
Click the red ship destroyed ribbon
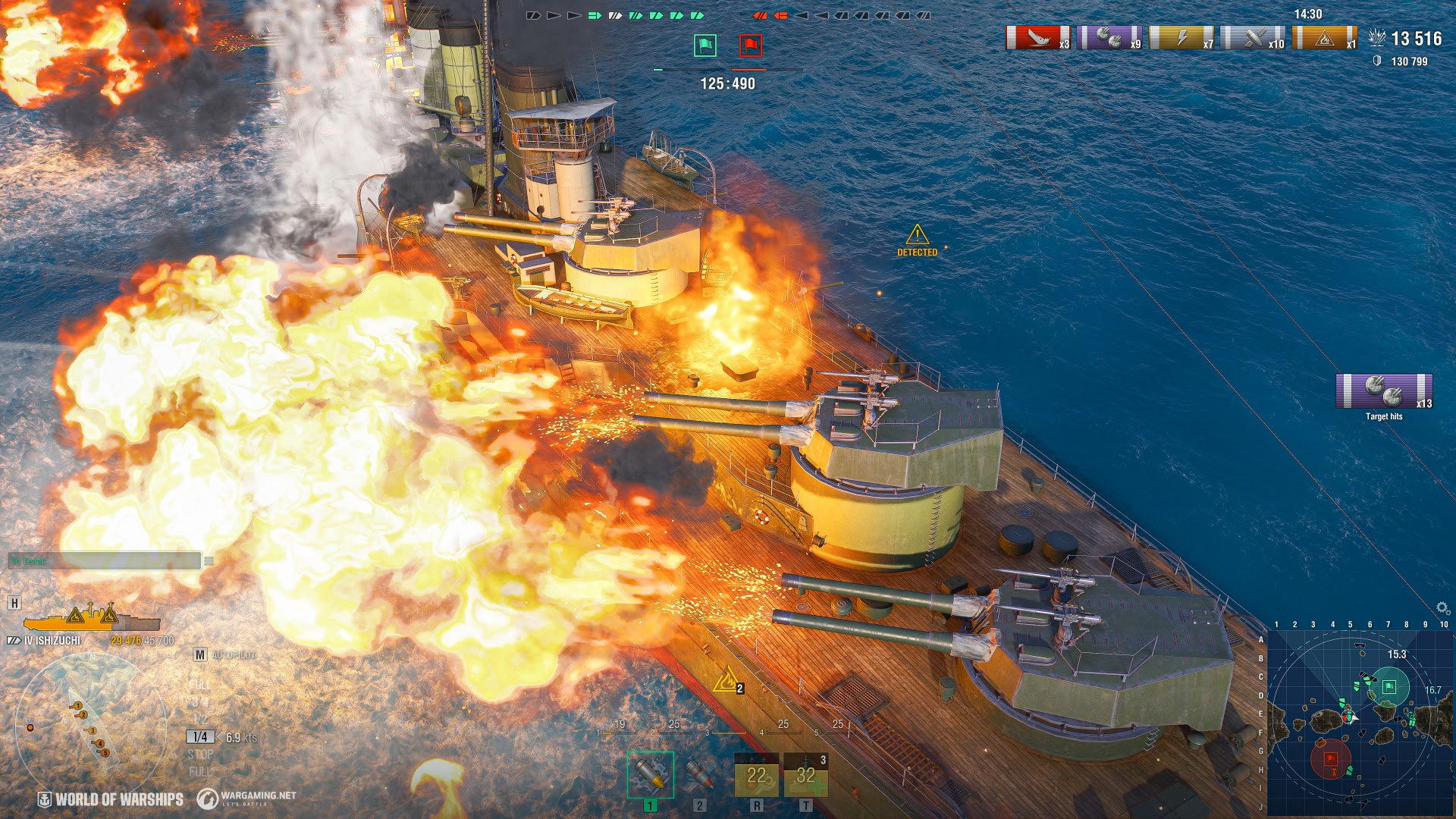tap(1037, 38)
